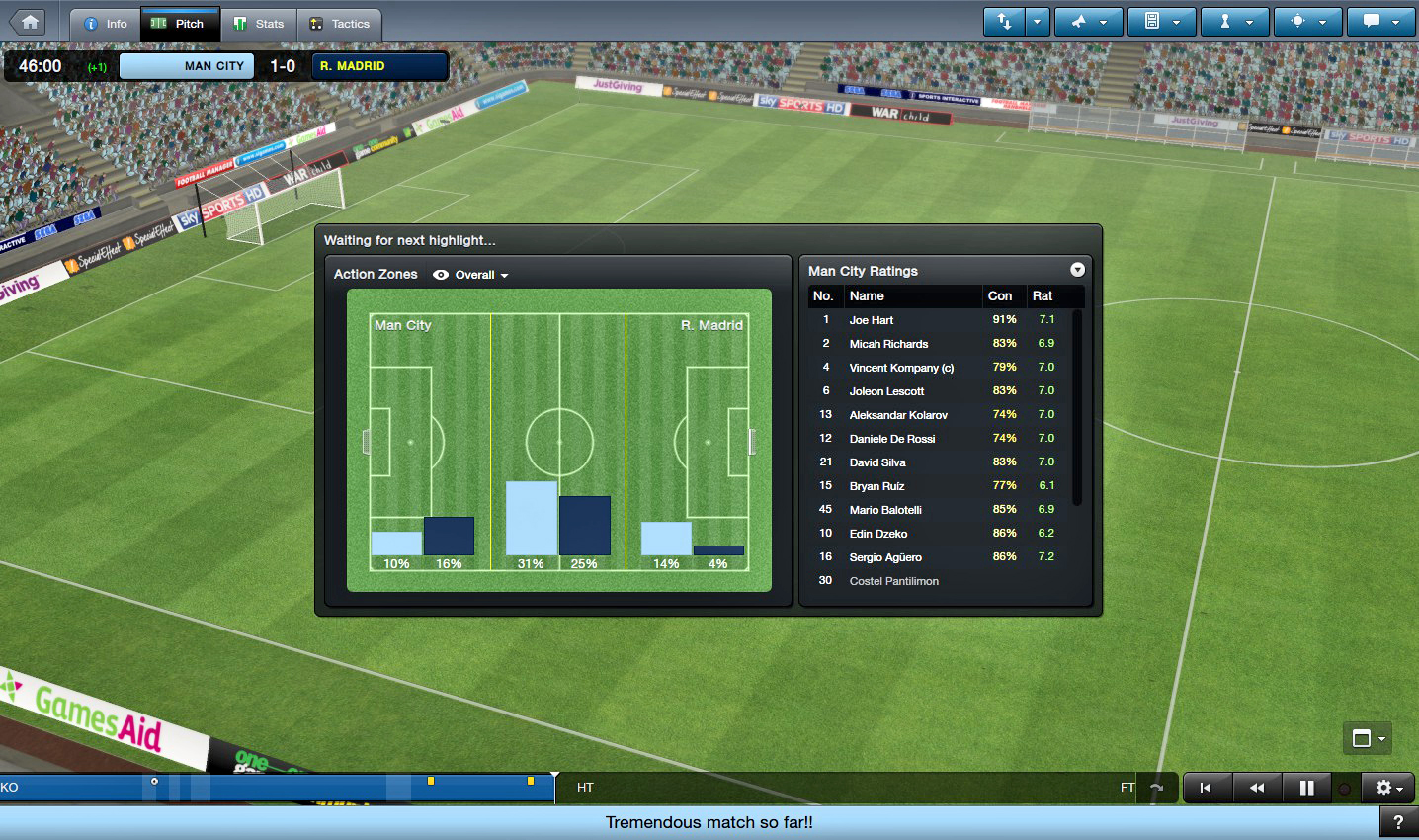Collapse the Man City Ratings panel toggle

(x=1077, y=269)
